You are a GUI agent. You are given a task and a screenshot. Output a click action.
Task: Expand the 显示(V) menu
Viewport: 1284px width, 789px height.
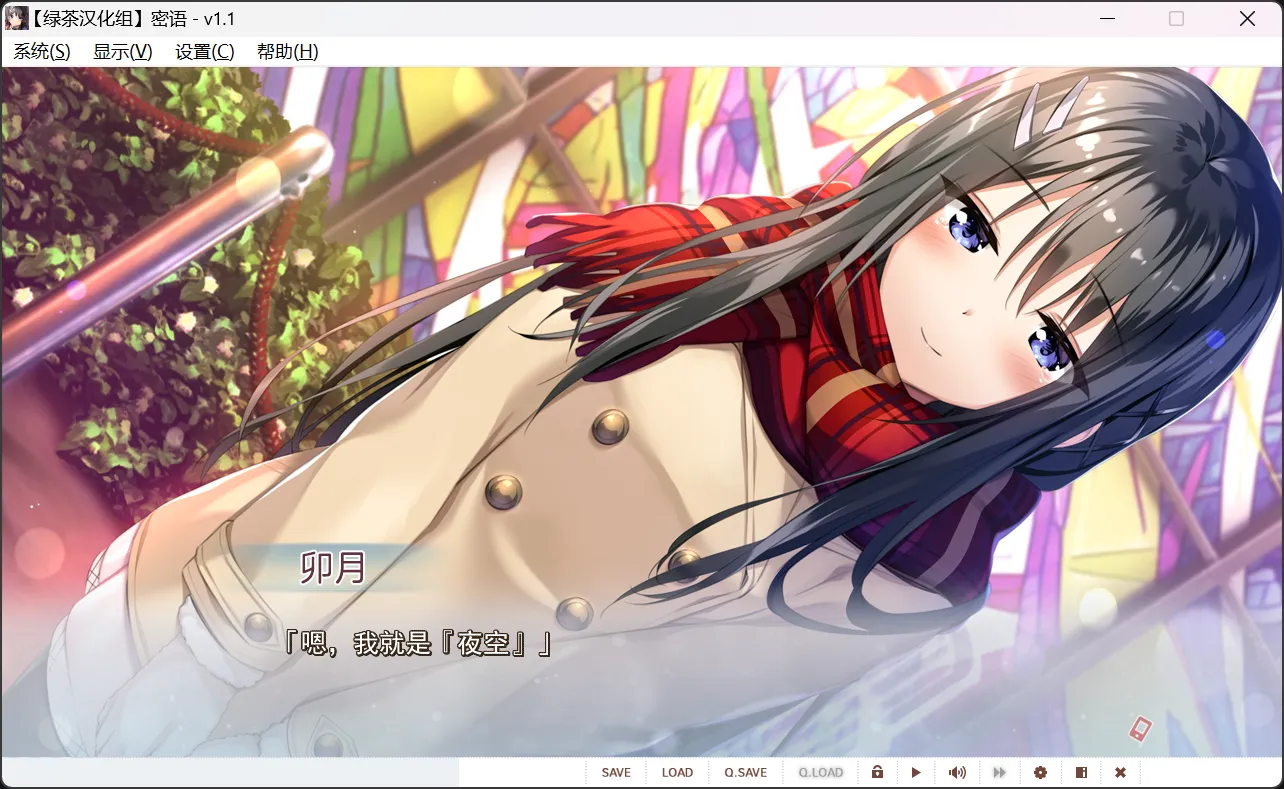point(124,51)
